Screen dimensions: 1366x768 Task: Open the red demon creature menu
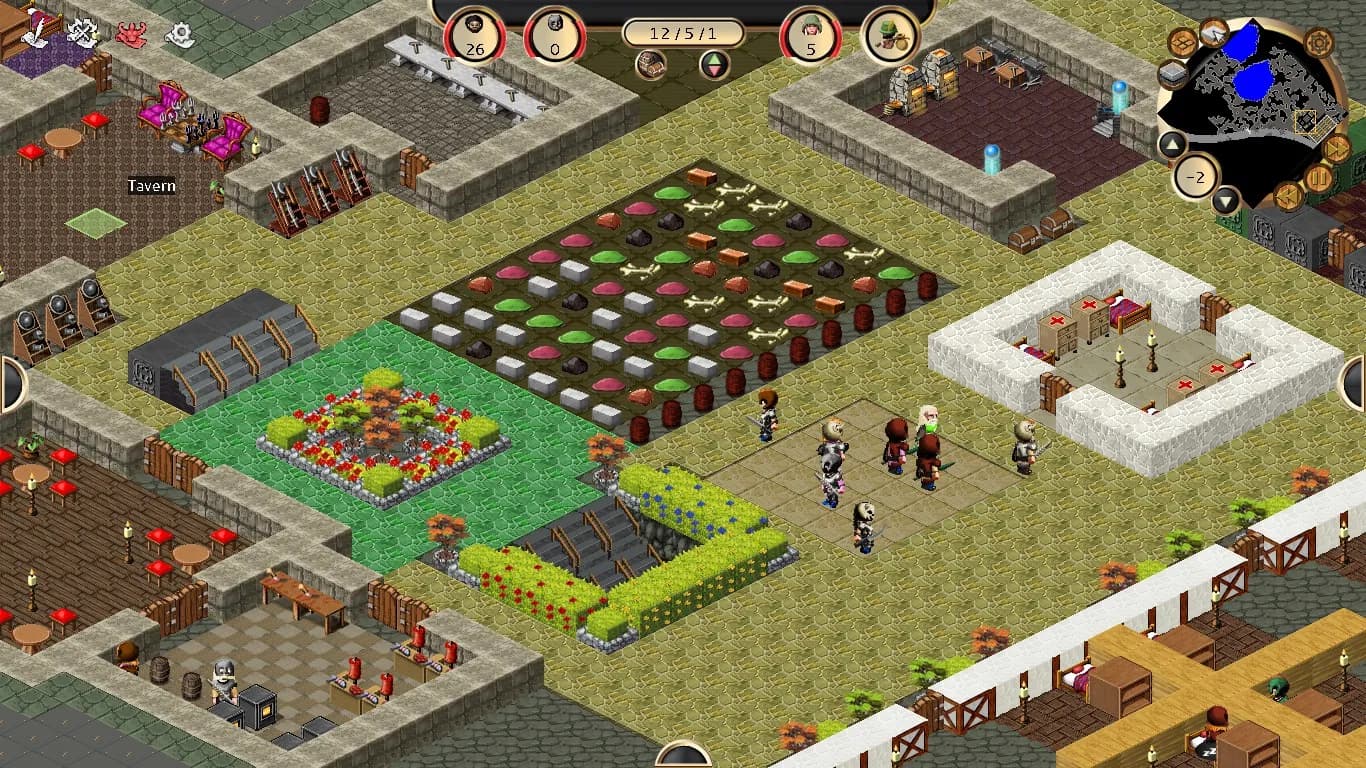tap(130, 33)
